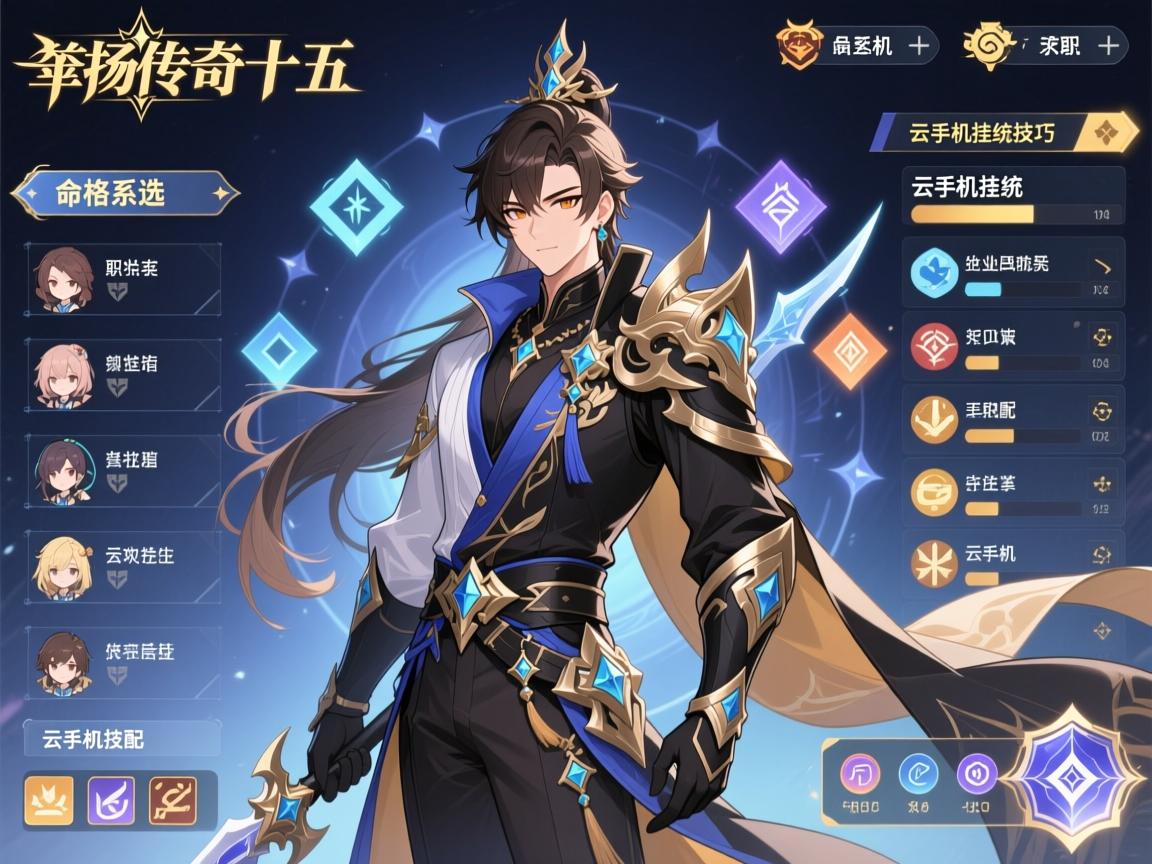Tap the plus beside the gold swirl currency
1152x864 pixels.
coord(1107,45)
